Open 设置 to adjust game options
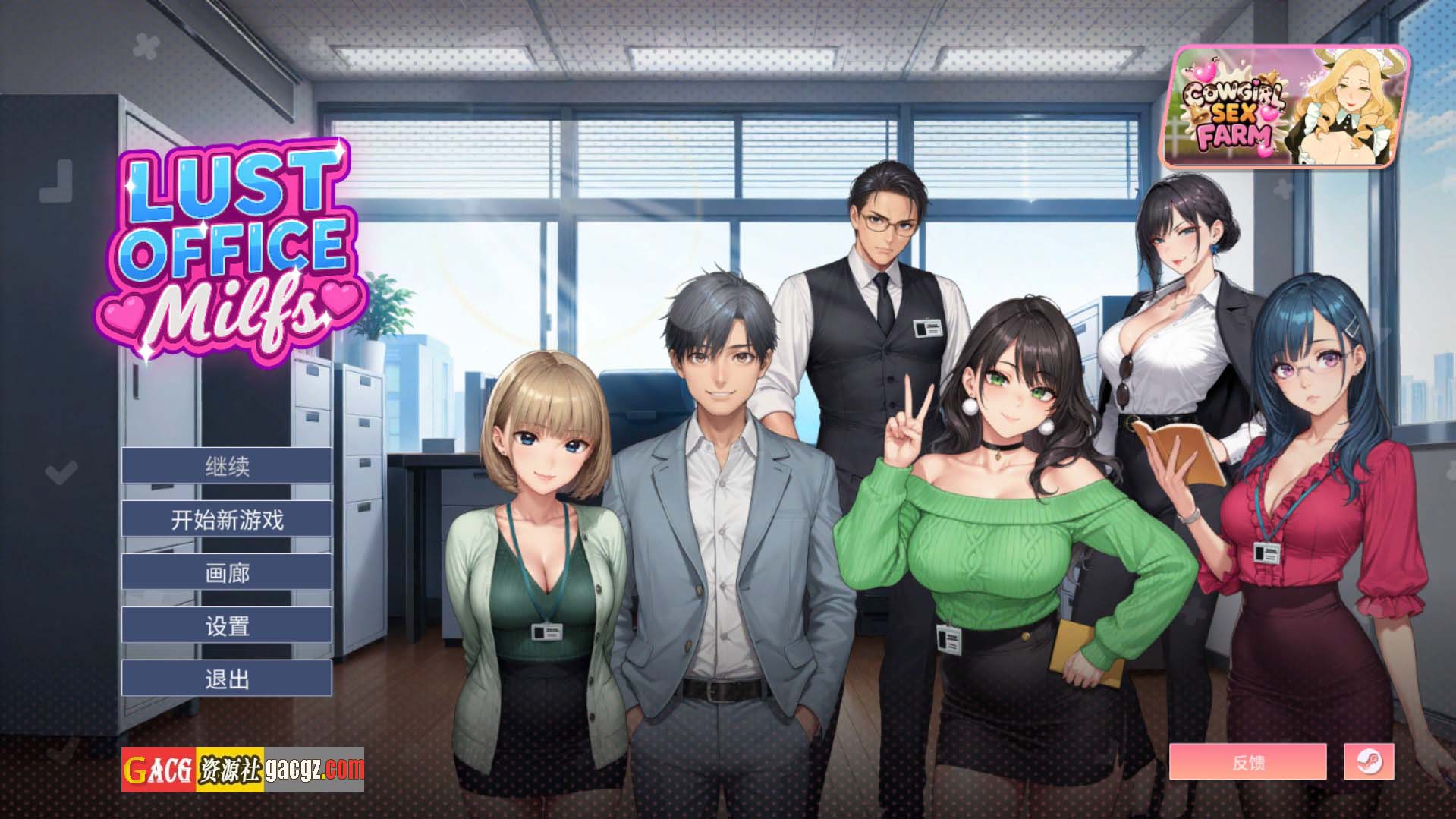 [225, 625]
